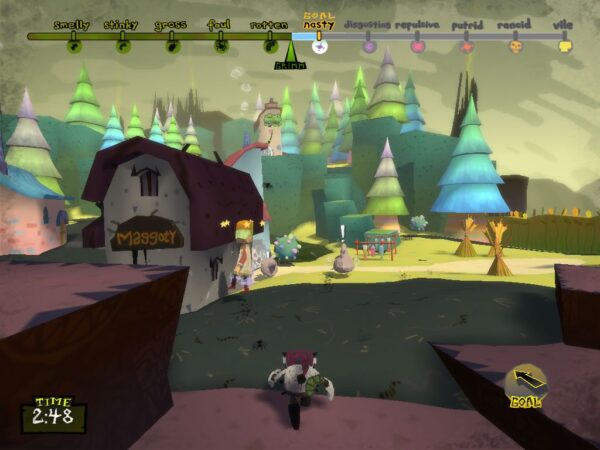Choose the putrid tier marker icon
This screenshot has height=450, width=600.
tap(466, 45)
